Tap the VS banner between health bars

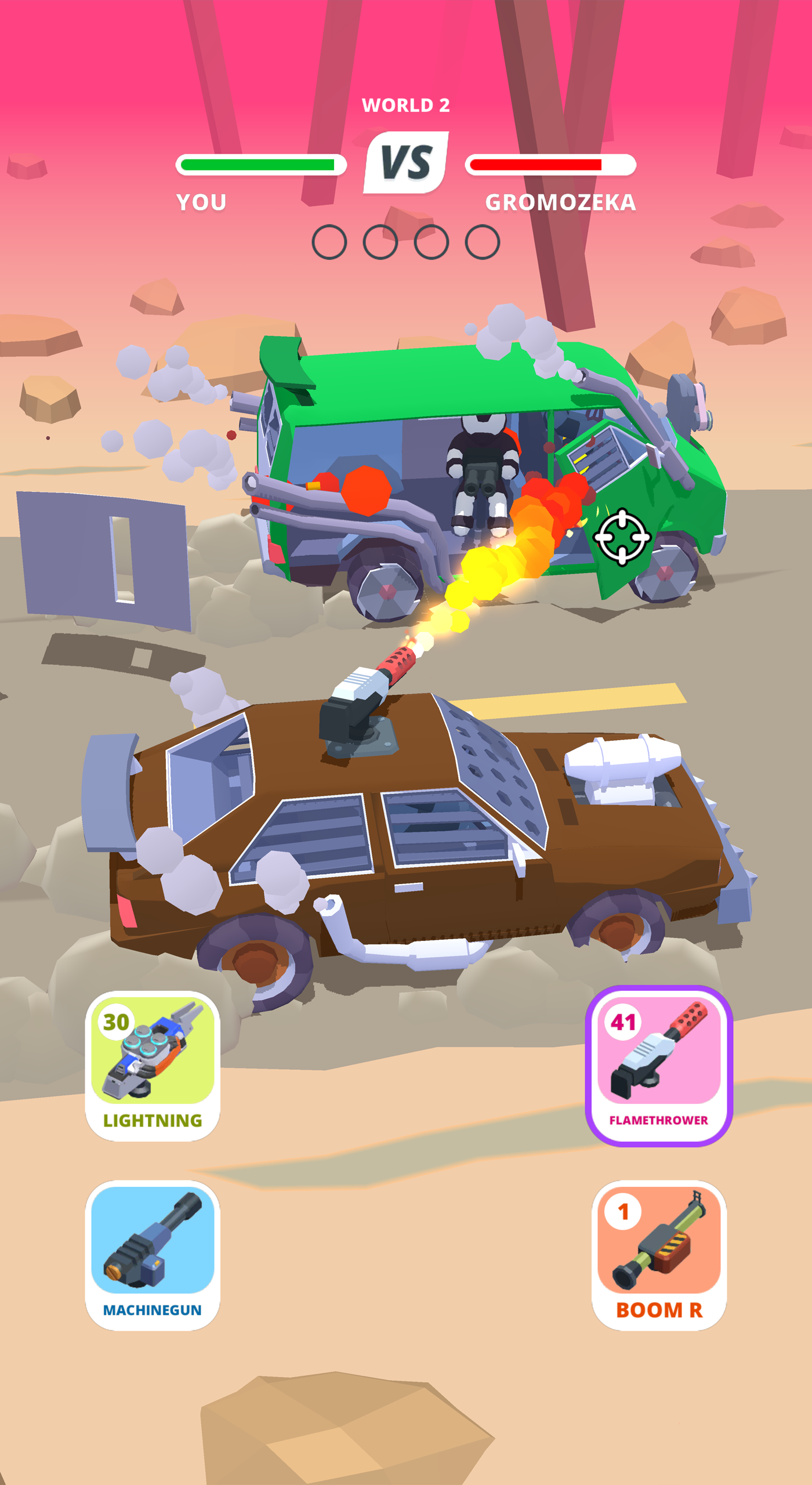(406, 163)
